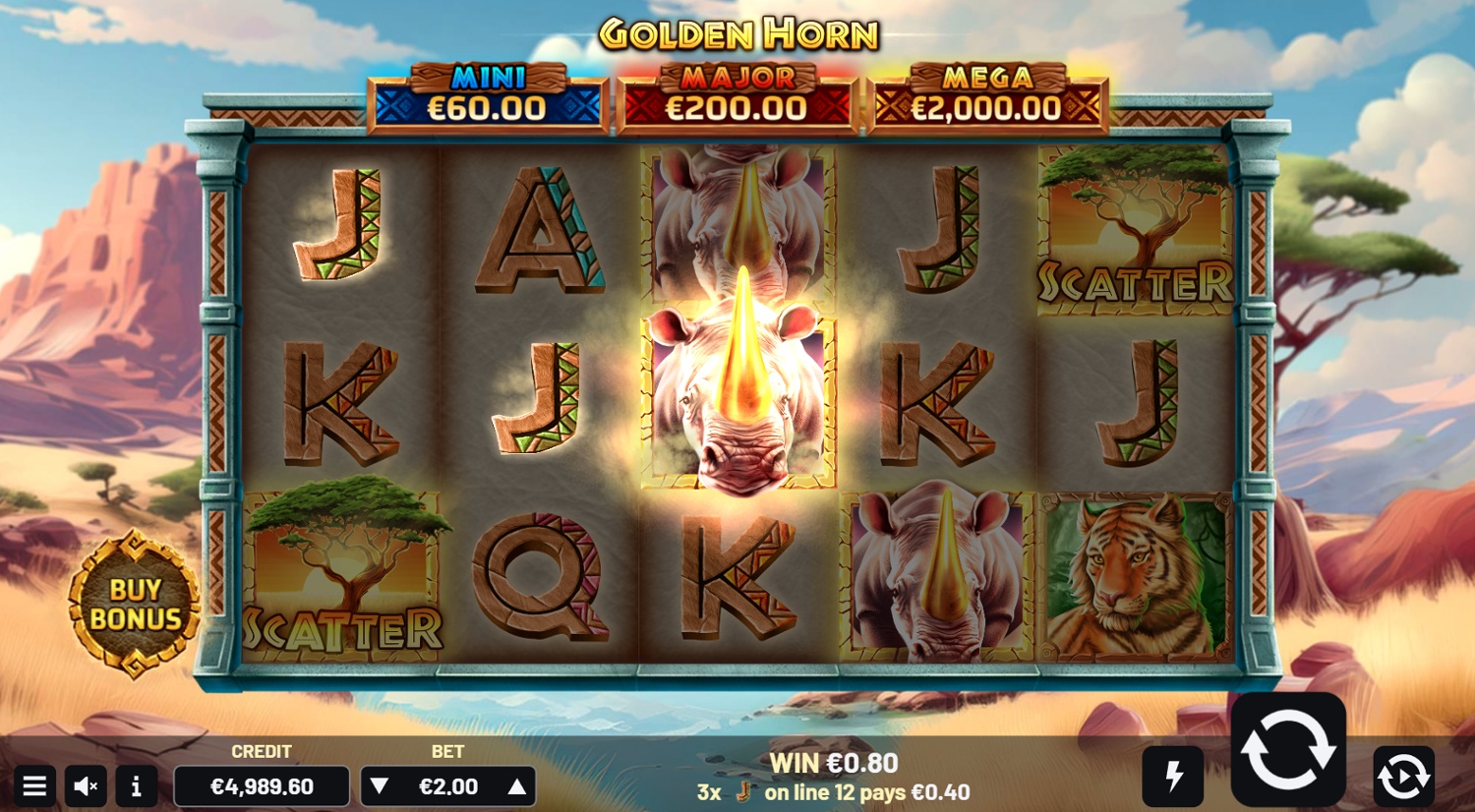Toggle the sound mute speaker icon

(x=86, y=786)
